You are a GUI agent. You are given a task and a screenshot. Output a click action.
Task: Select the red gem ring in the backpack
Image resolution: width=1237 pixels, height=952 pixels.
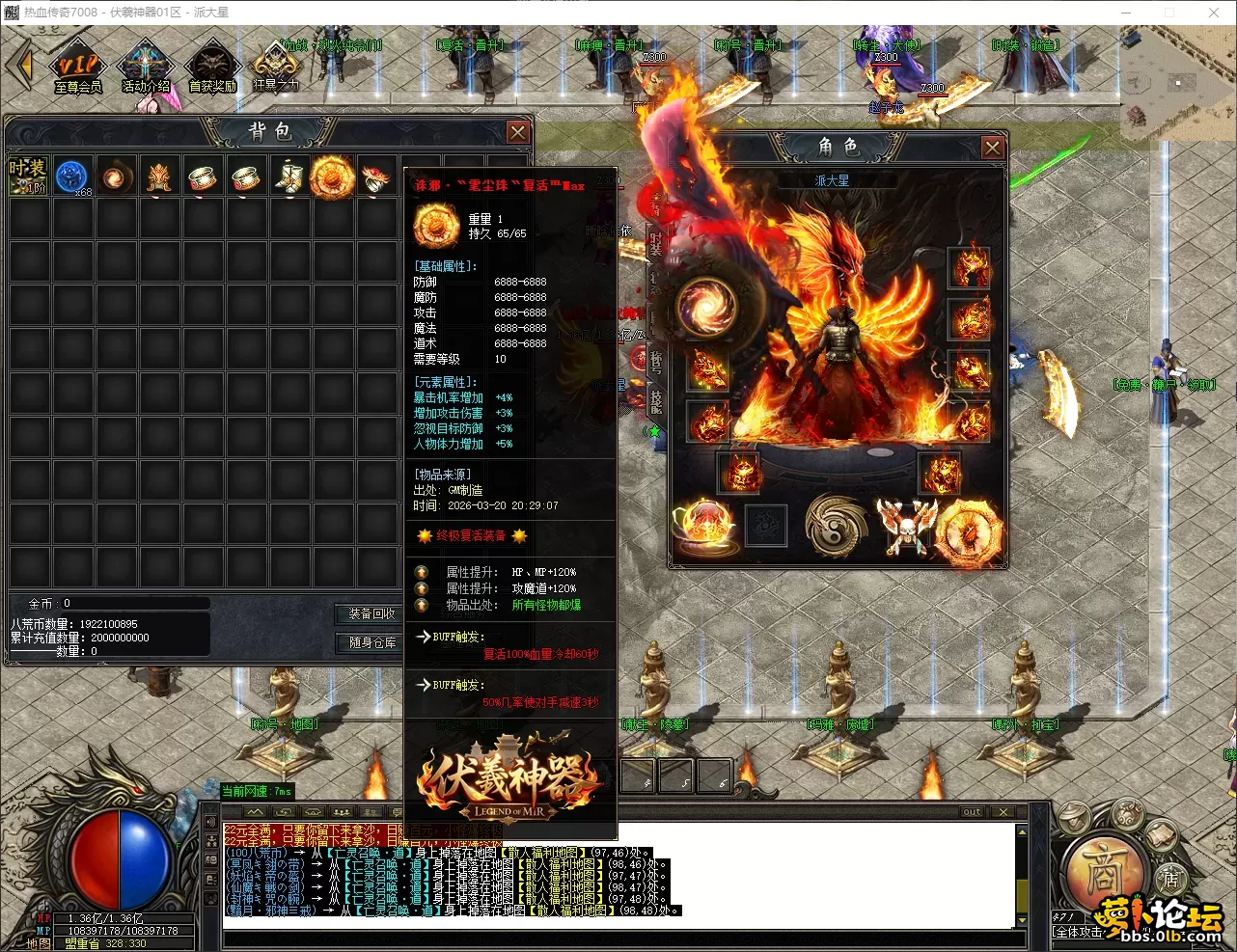[x=375, y=177]
